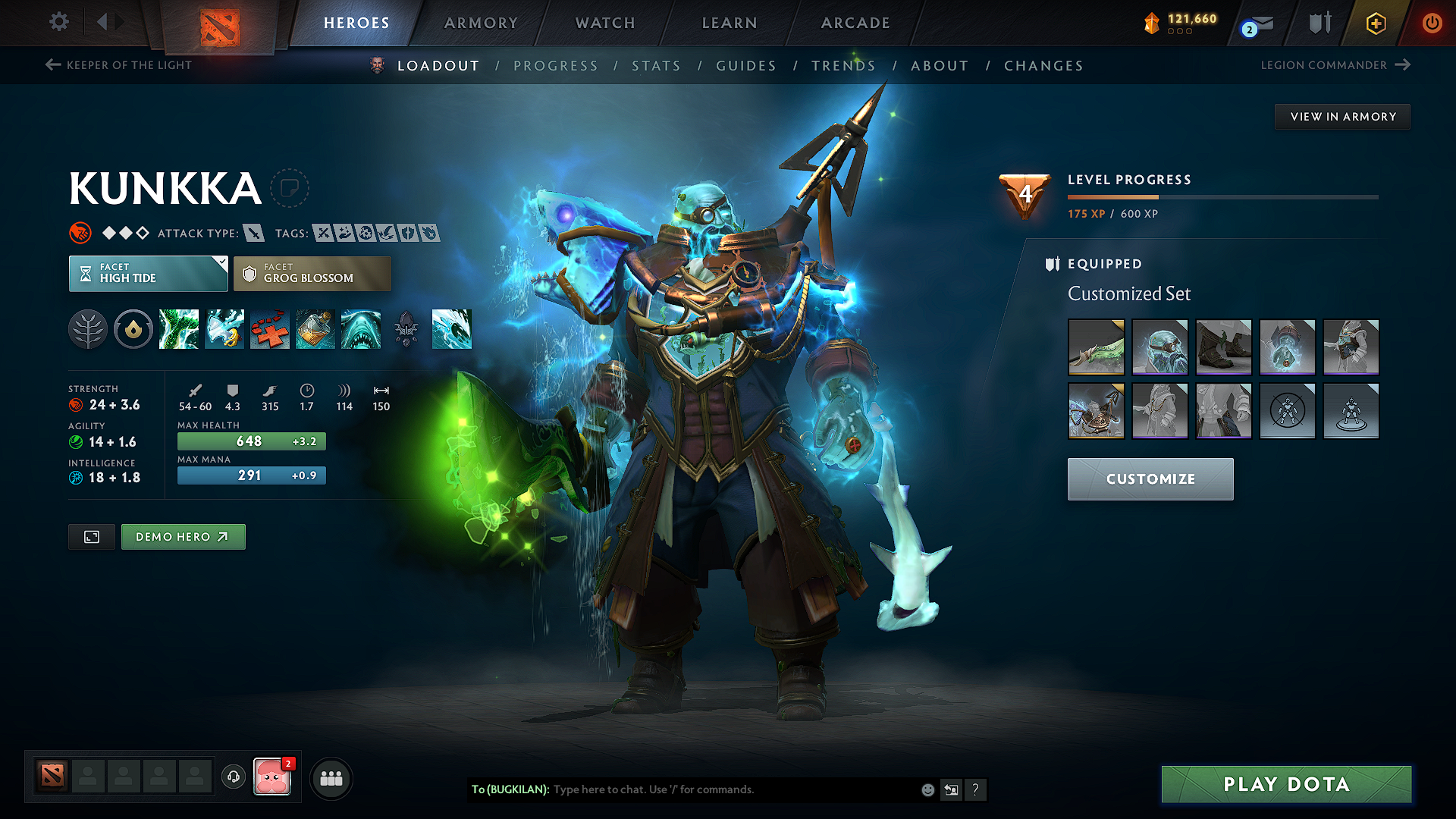Screen dimensions: 1456x819
Task: Select the Grog Blossom facet
Action: 311,273
